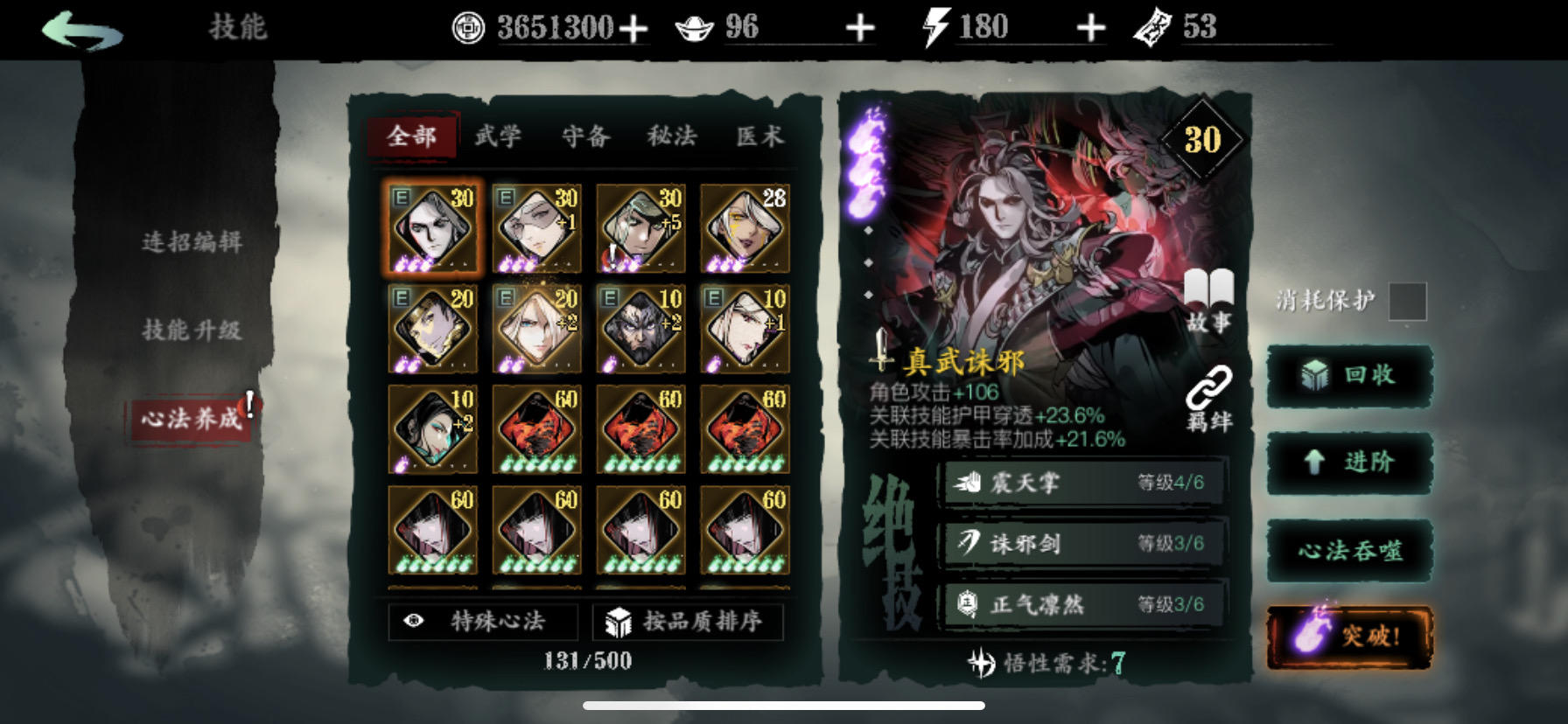Select 技能升级 in the left sidebar

point(192,331)
